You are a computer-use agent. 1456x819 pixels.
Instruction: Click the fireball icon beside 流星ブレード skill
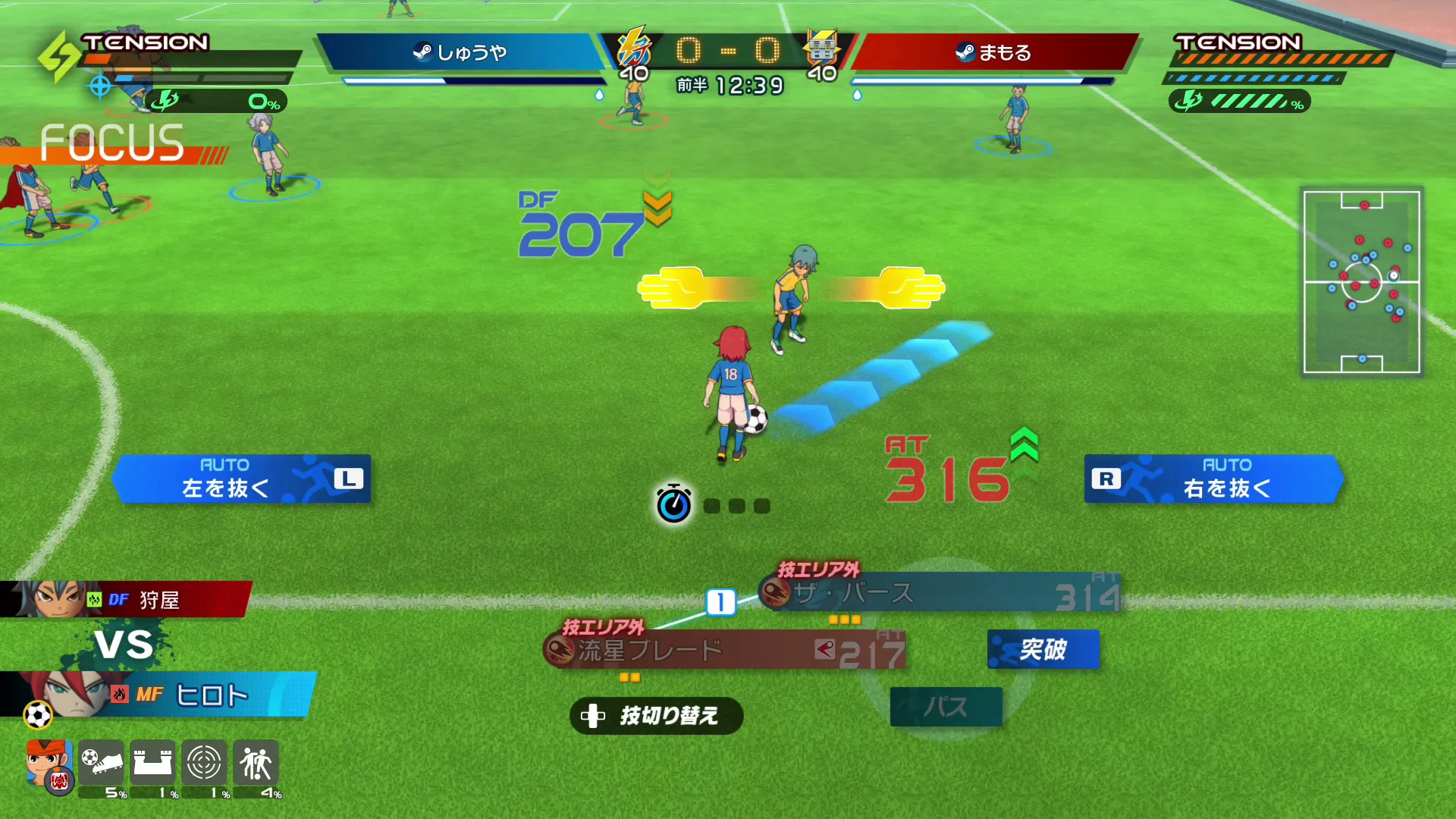coord(560,651)
